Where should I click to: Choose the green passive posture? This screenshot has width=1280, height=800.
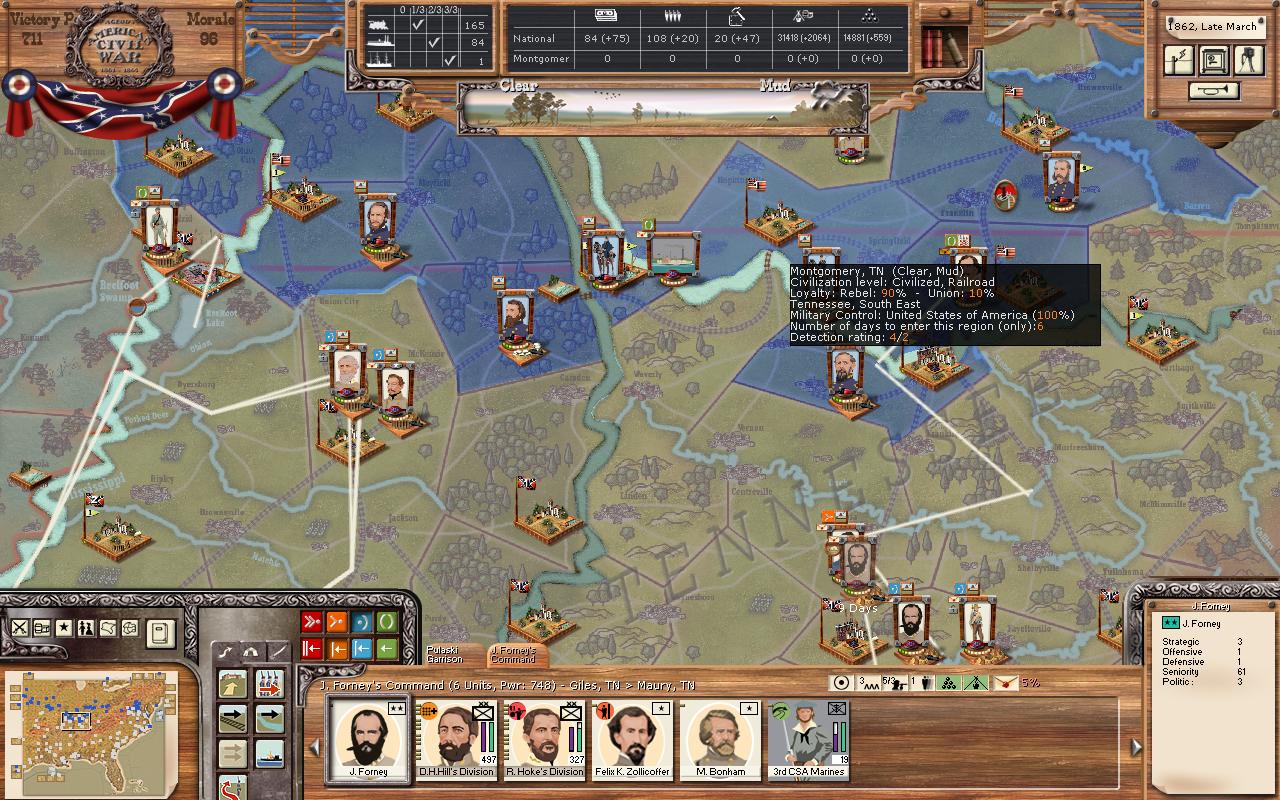click(x=386, y=622)
